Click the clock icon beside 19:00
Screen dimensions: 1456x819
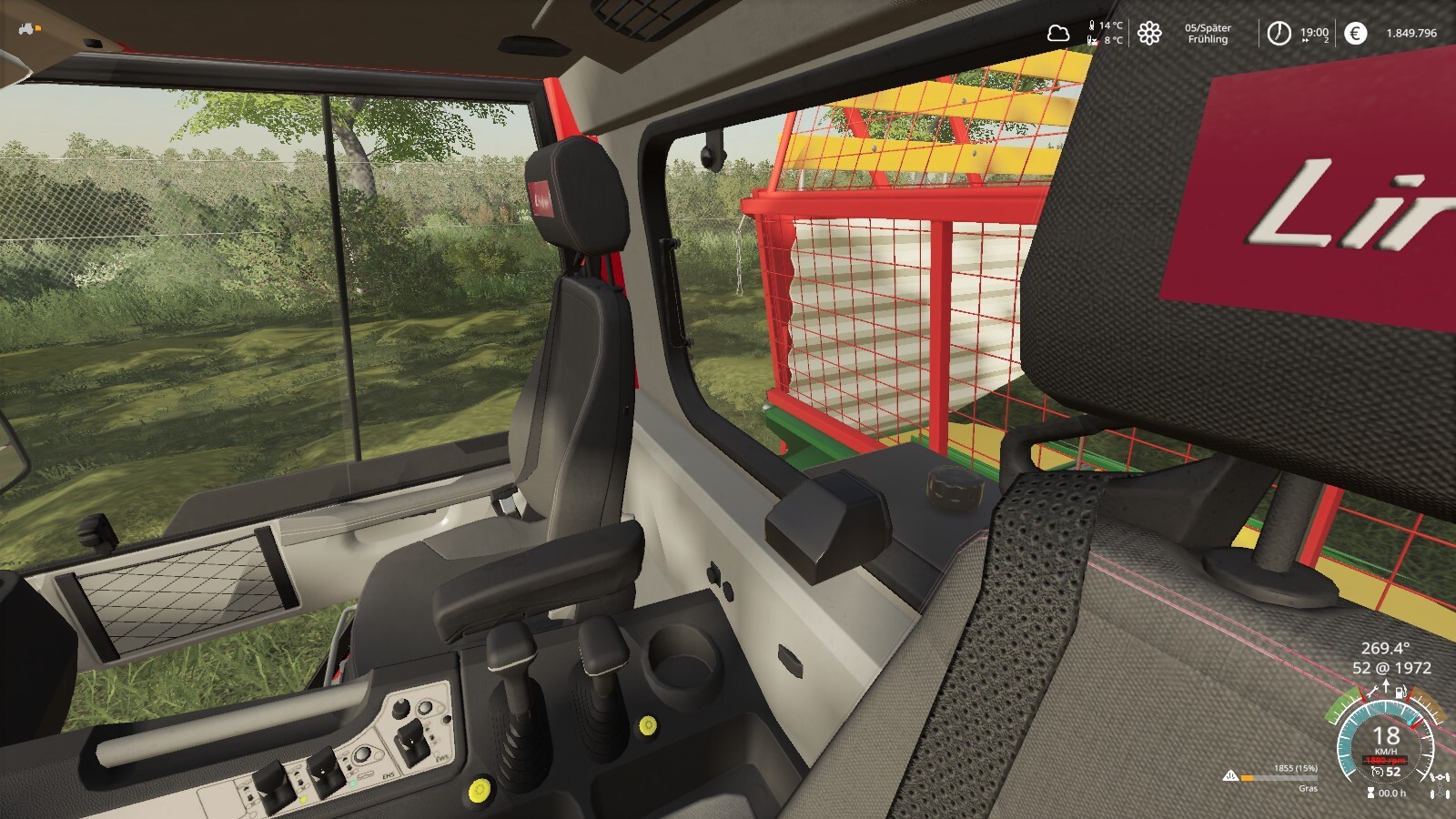tap(1279, 34)
